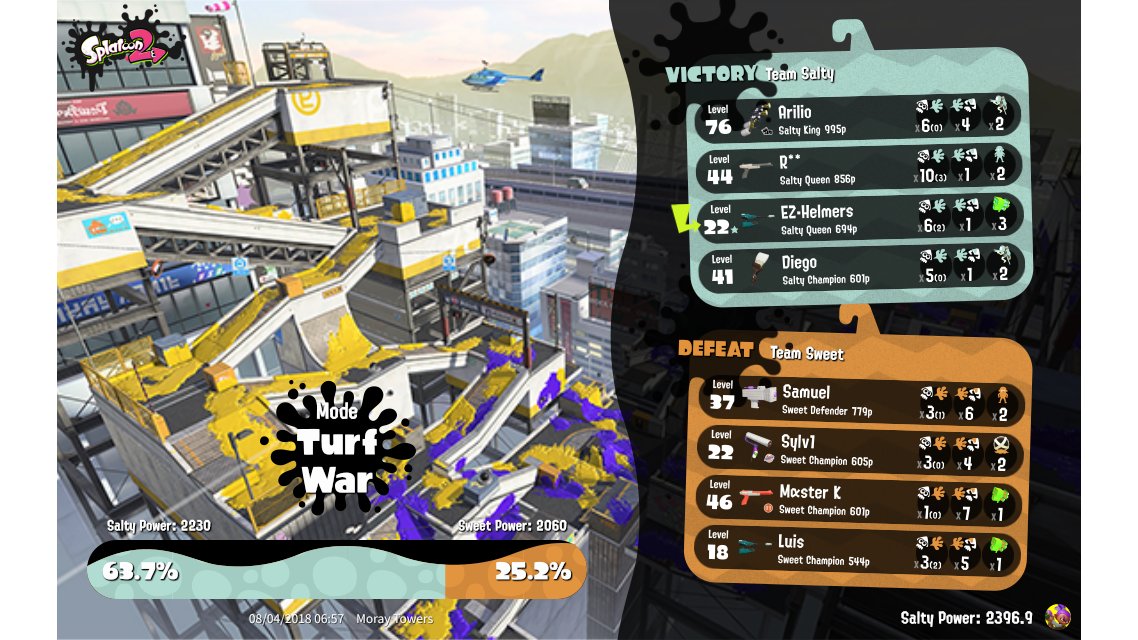The height and width of the screenshot is (640, 1138).
Task: Choose the R** player entry
Action: point(860,168)
